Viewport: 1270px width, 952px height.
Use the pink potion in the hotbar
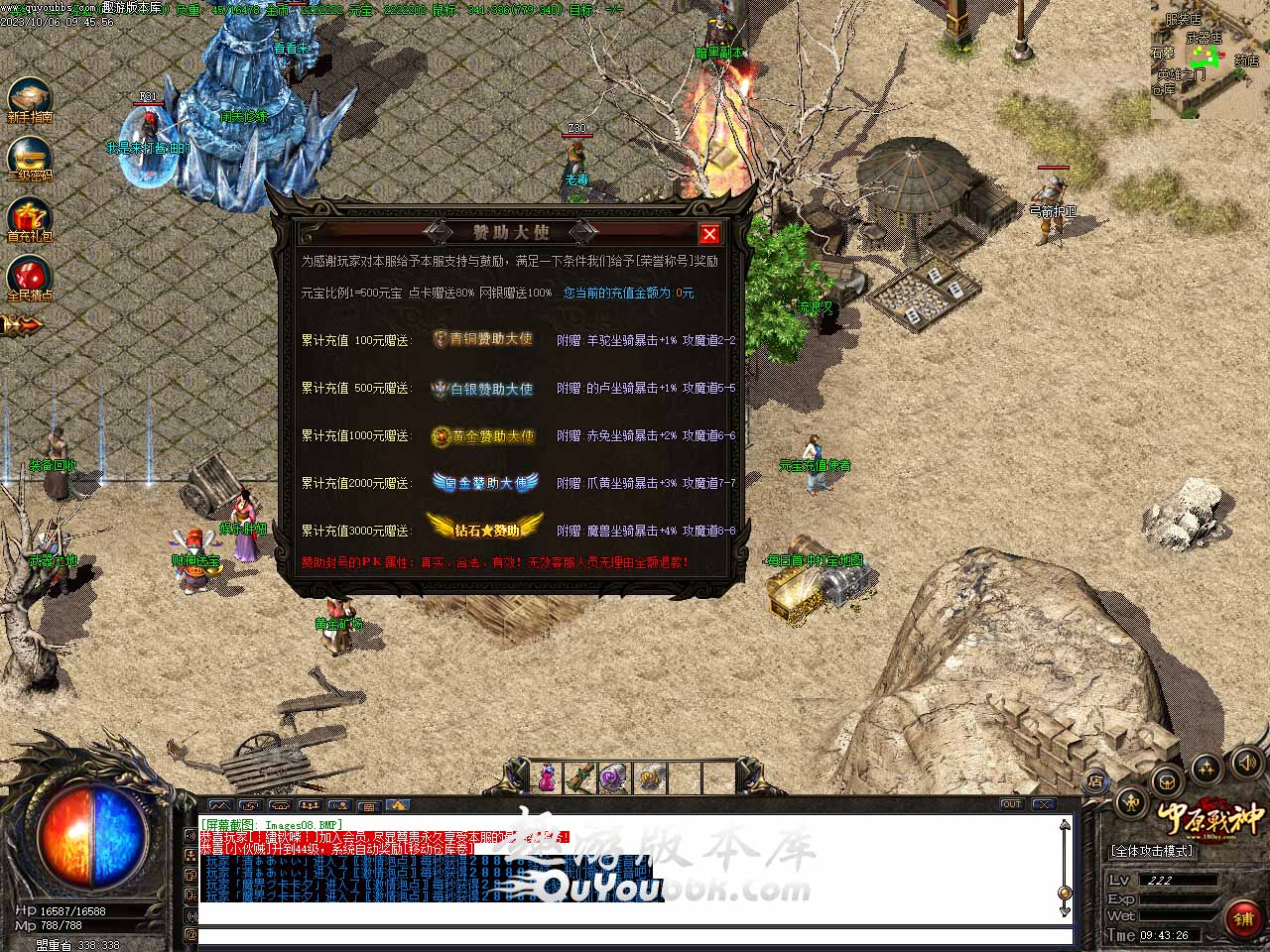coord(547,778)
